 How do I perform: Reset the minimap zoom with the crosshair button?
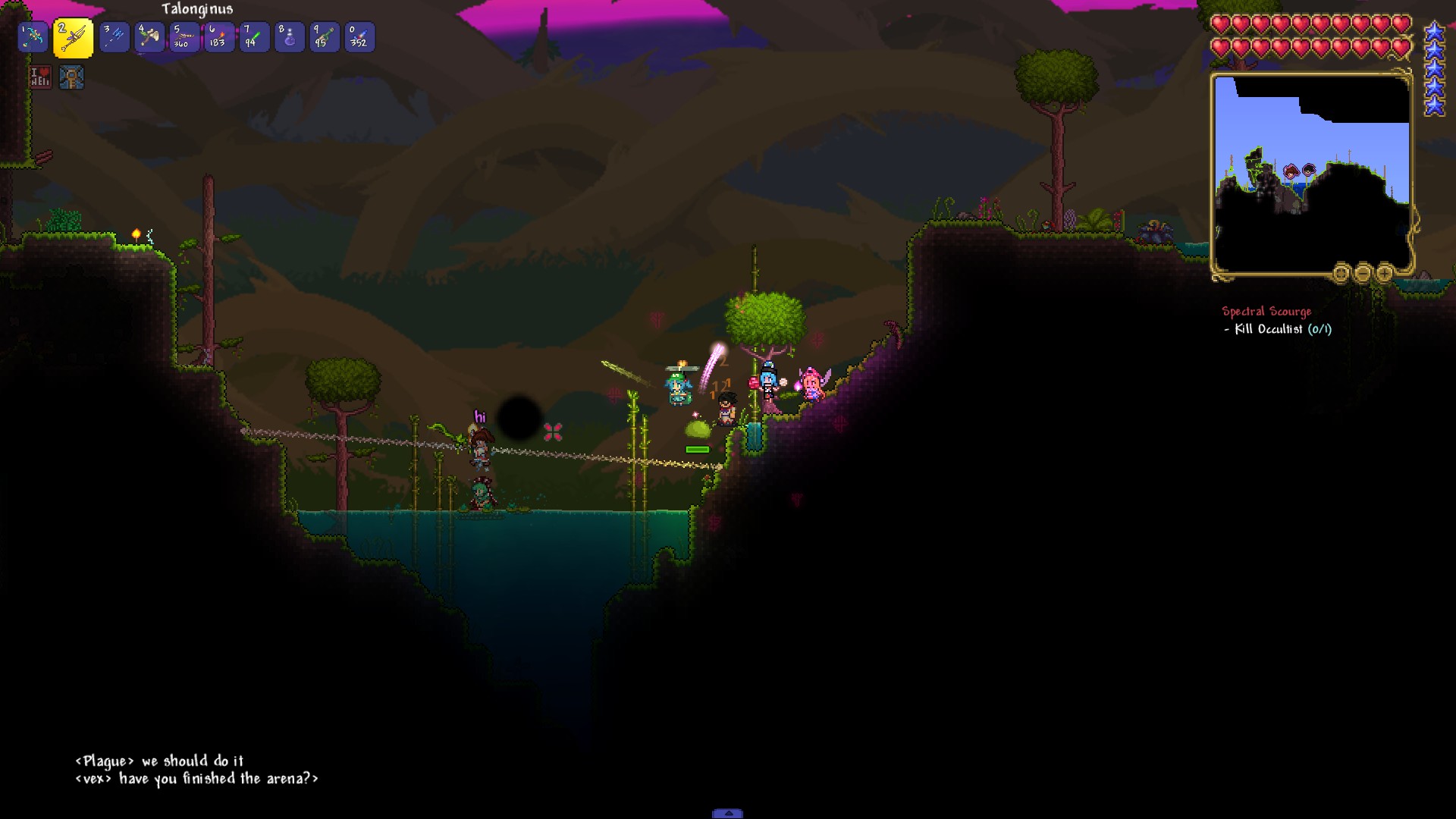tap(1341, 273)
